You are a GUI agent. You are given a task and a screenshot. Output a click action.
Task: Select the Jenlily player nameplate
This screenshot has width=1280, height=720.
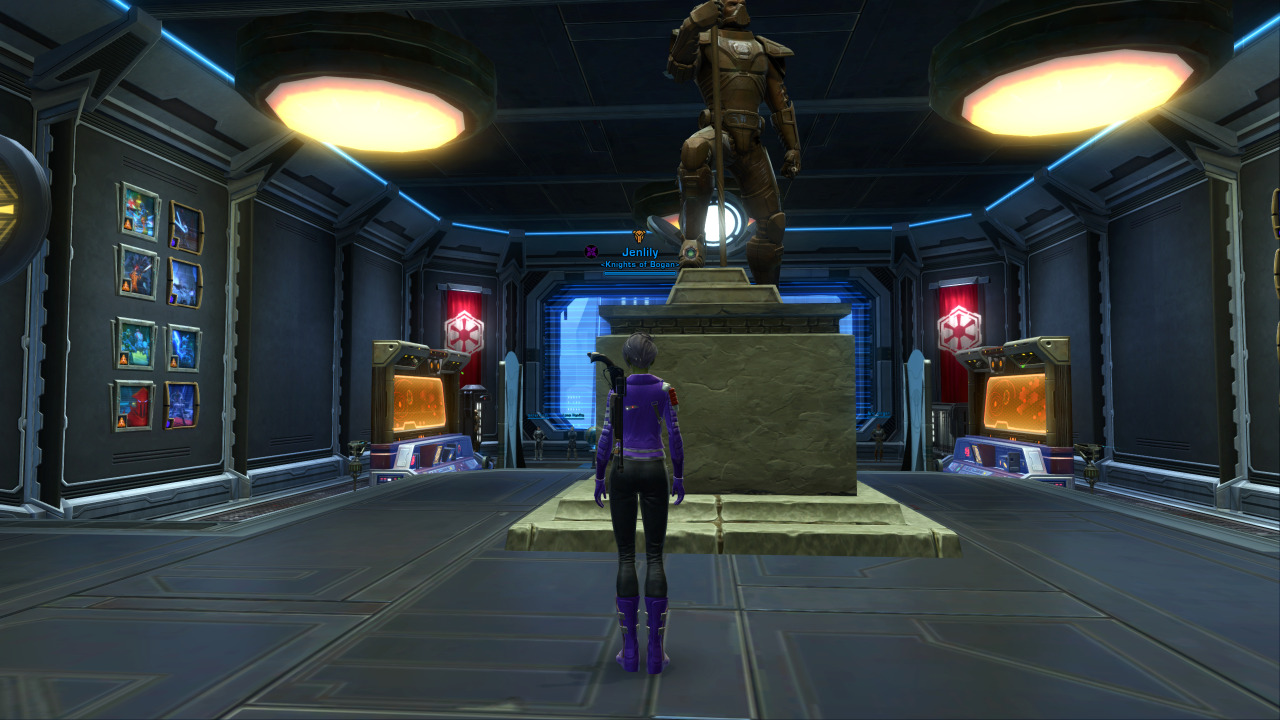[x=640, y=252]
